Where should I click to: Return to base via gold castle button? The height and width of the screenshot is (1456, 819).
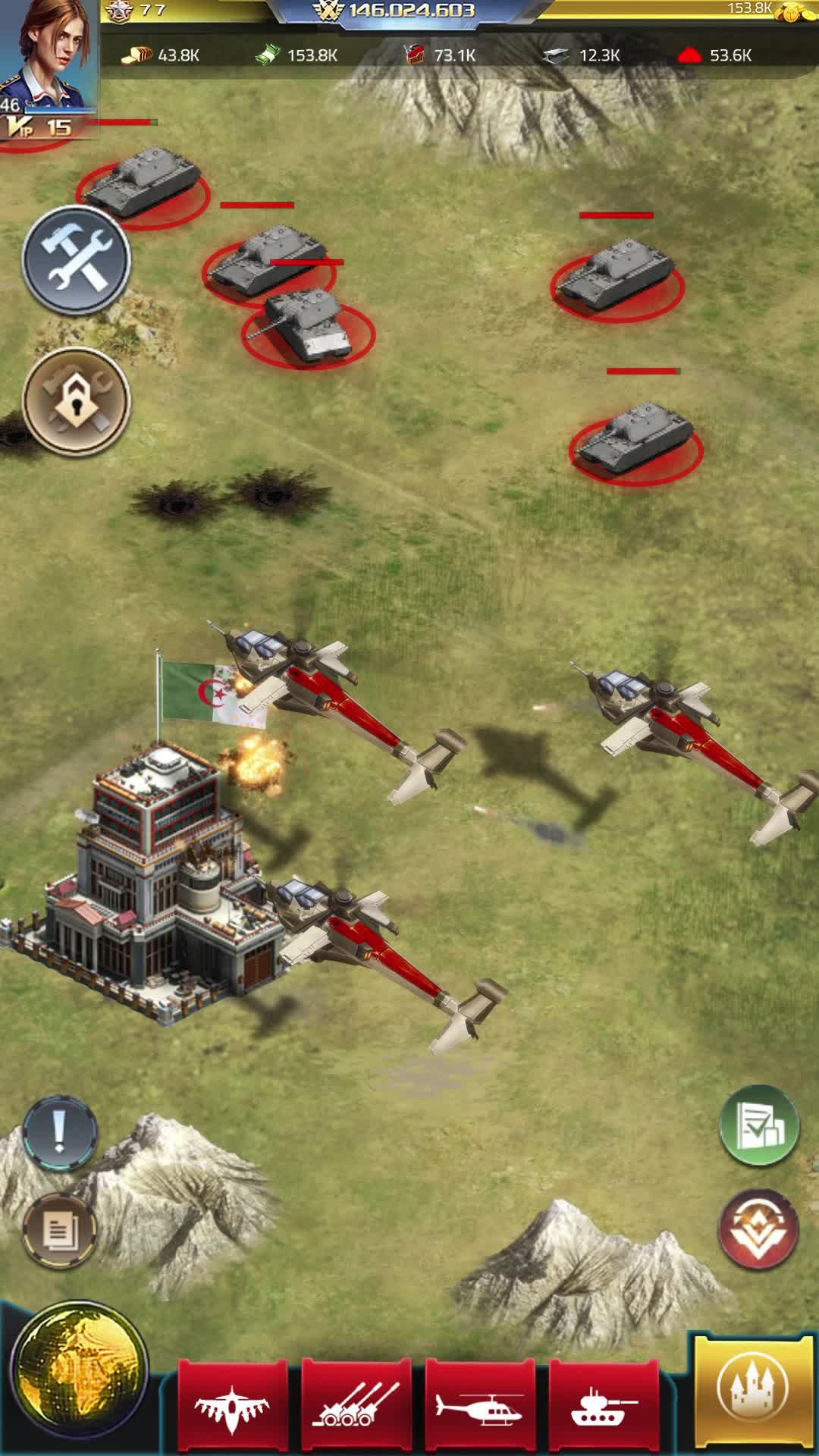[754, 1392]
